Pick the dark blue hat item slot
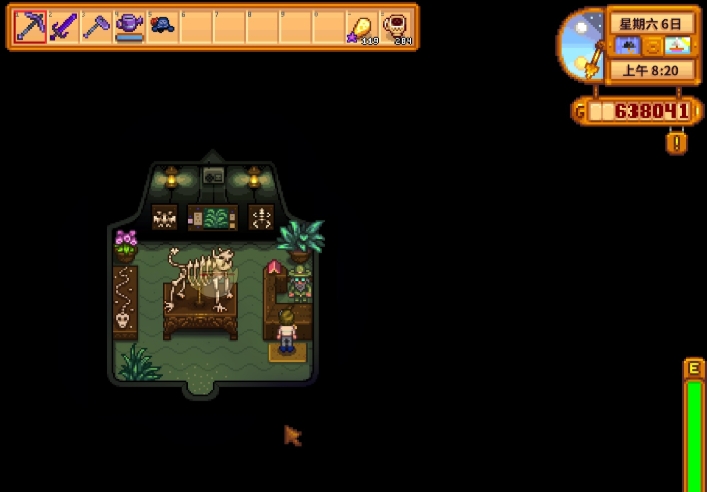This screenshot has width=707, height=492. point(162,26)
